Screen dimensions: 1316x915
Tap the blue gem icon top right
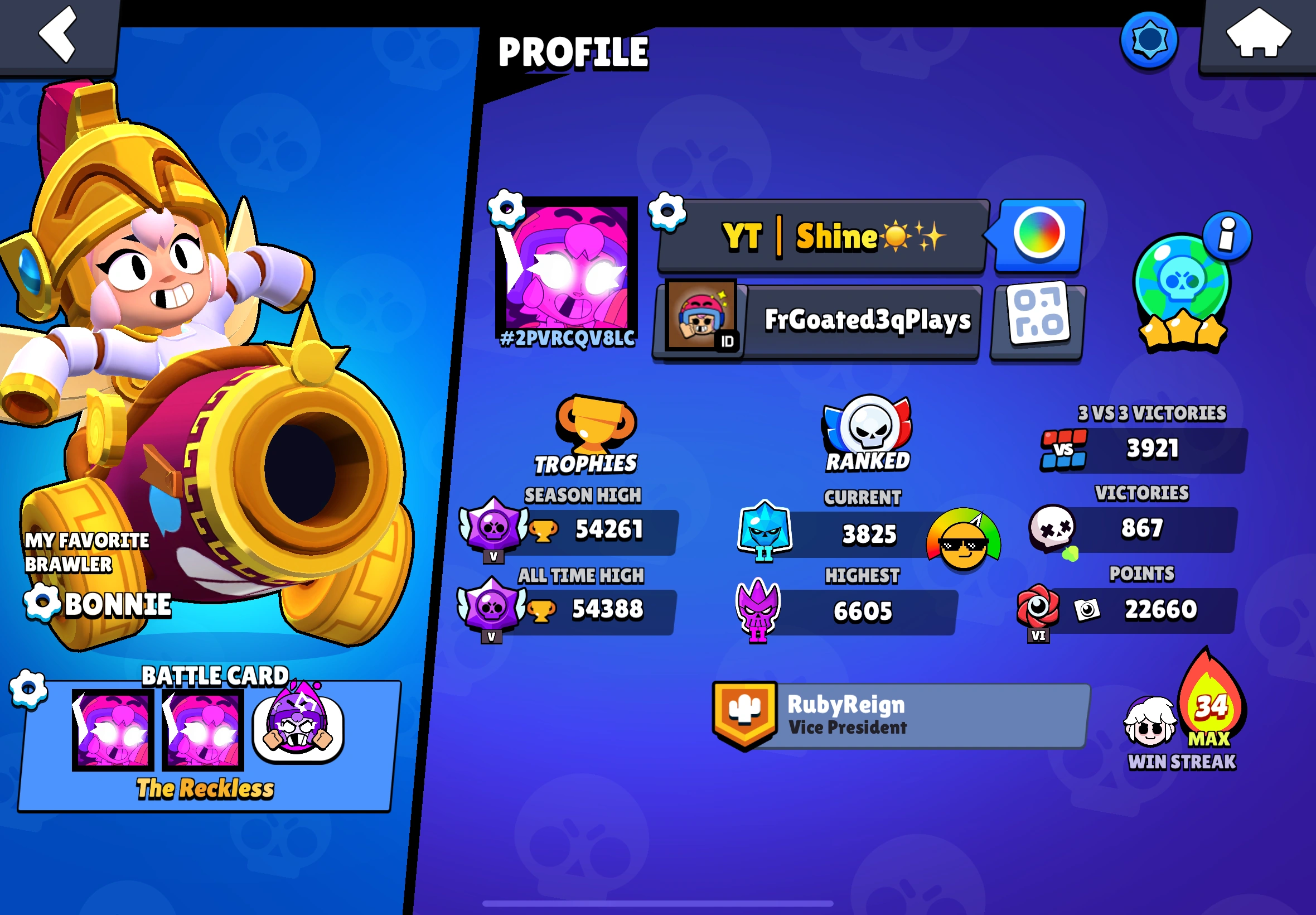(1149, 40)
